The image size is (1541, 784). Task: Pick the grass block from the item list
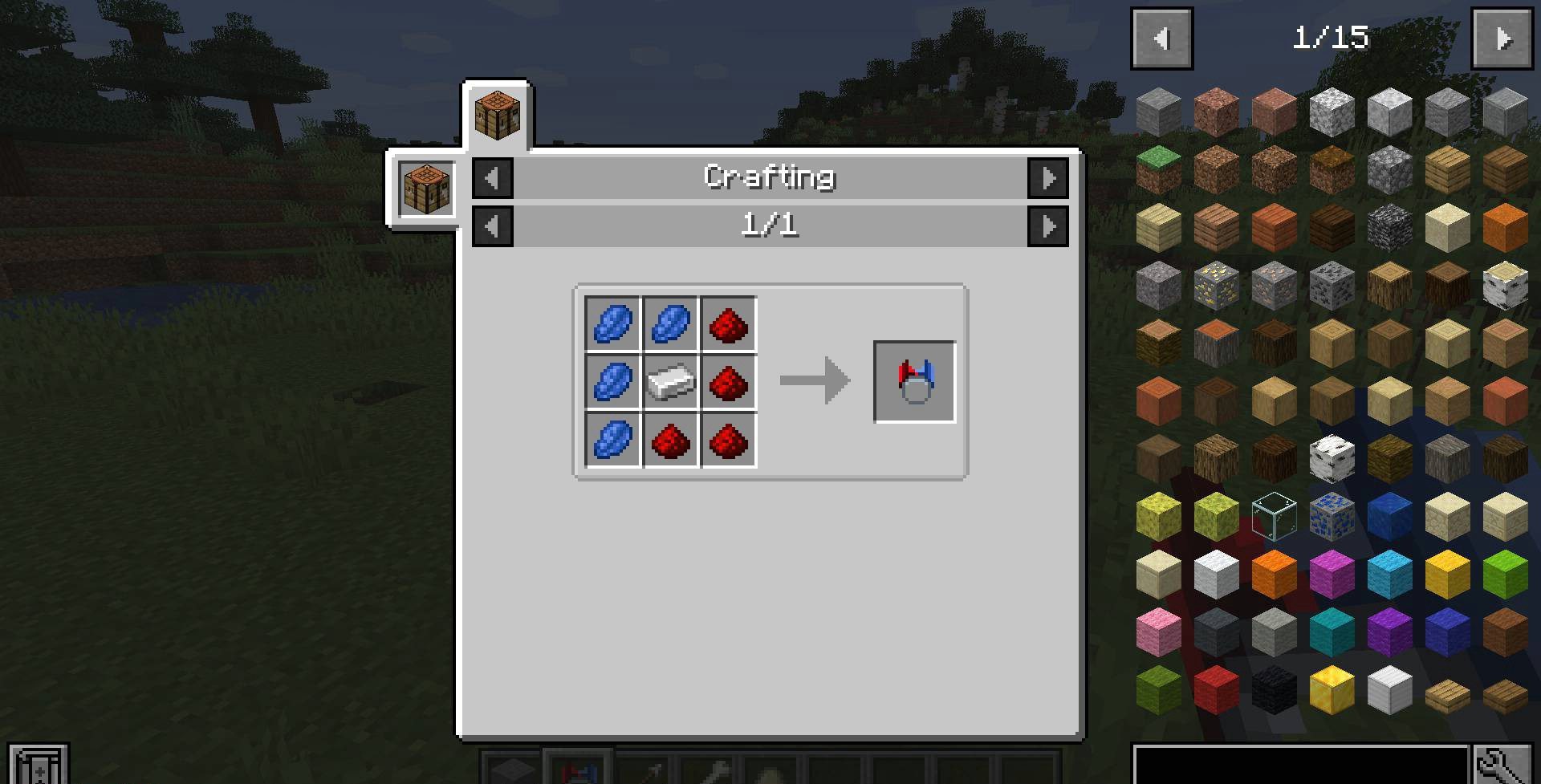(x=1158, y=169)
